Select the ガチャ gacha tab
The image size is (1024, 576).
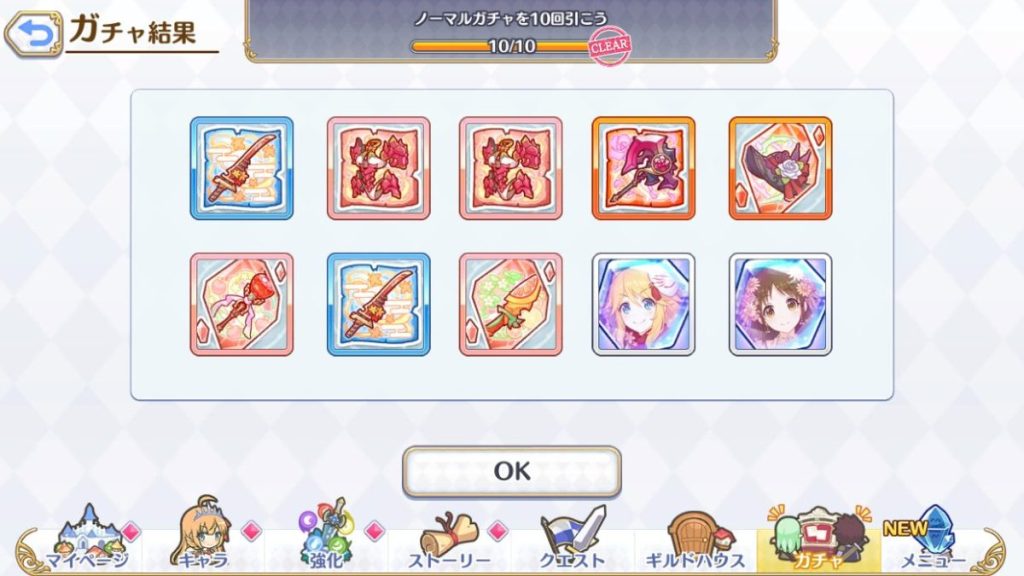click(818, 541)
